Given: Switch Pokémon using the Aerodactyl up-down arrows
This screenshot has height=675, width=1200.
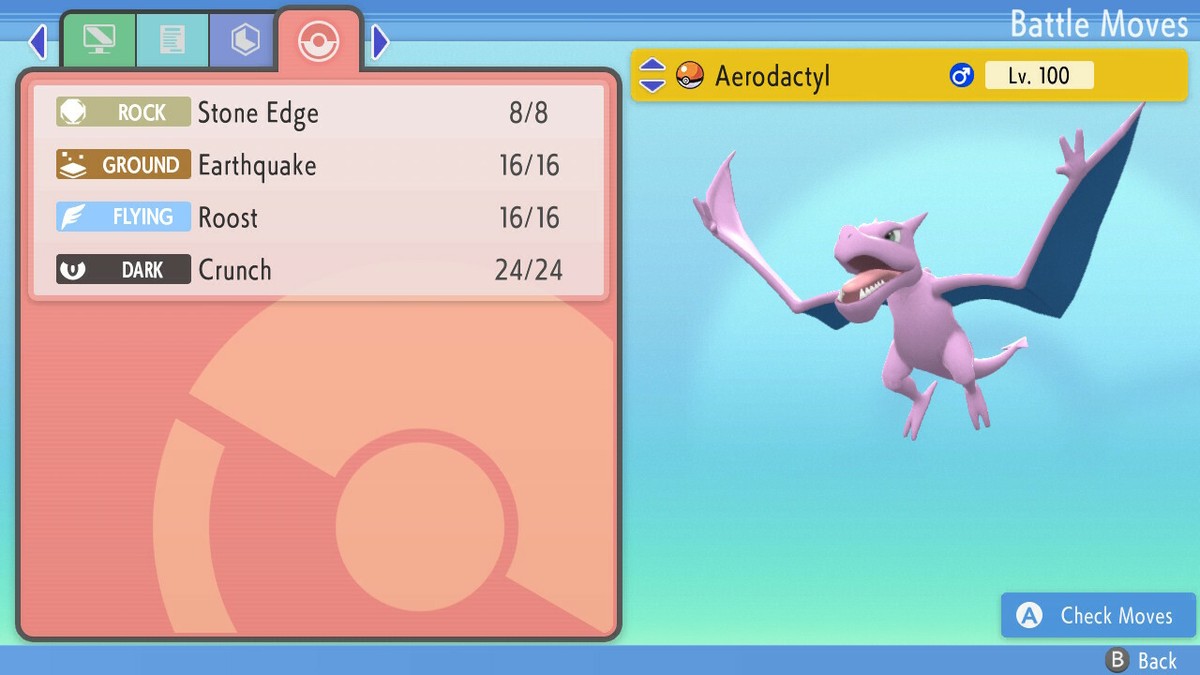Looking at the screenshot, I should pos(652,75).
